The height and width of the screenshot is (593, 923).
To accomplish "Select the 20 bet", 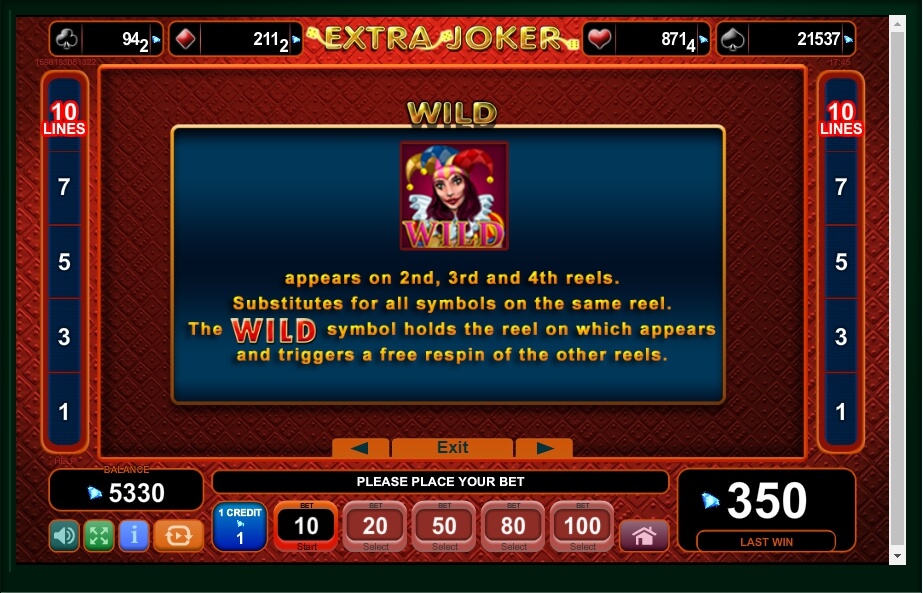I will [375, 526].
